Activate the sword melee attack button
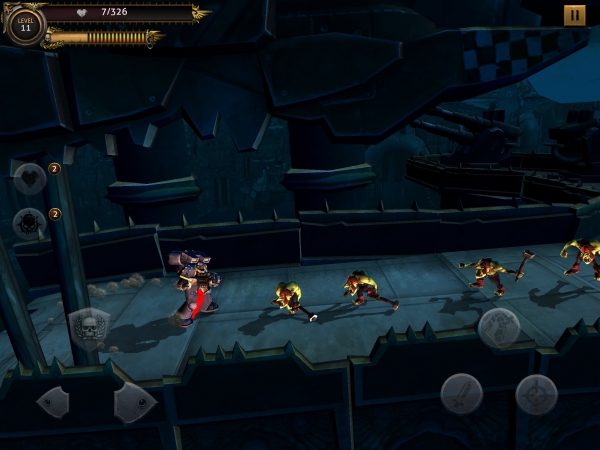 [462, 394]
